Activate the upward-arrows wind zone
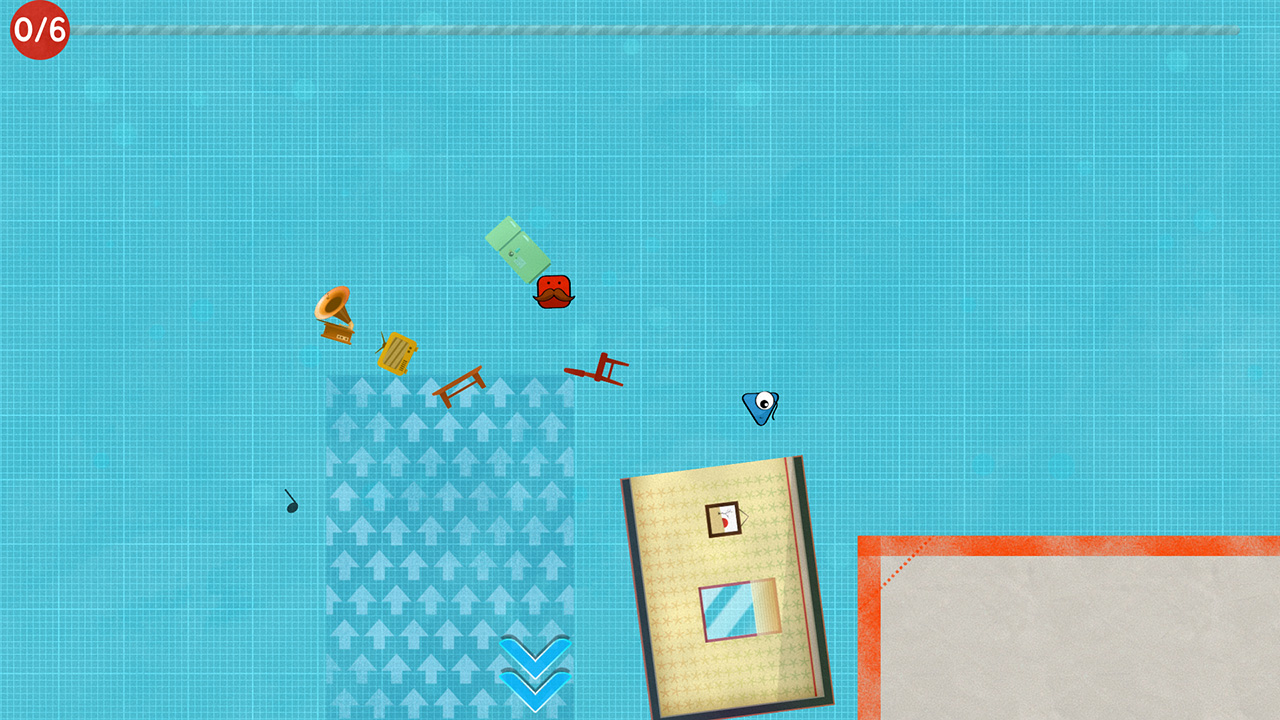 click(x=450, y=500)
